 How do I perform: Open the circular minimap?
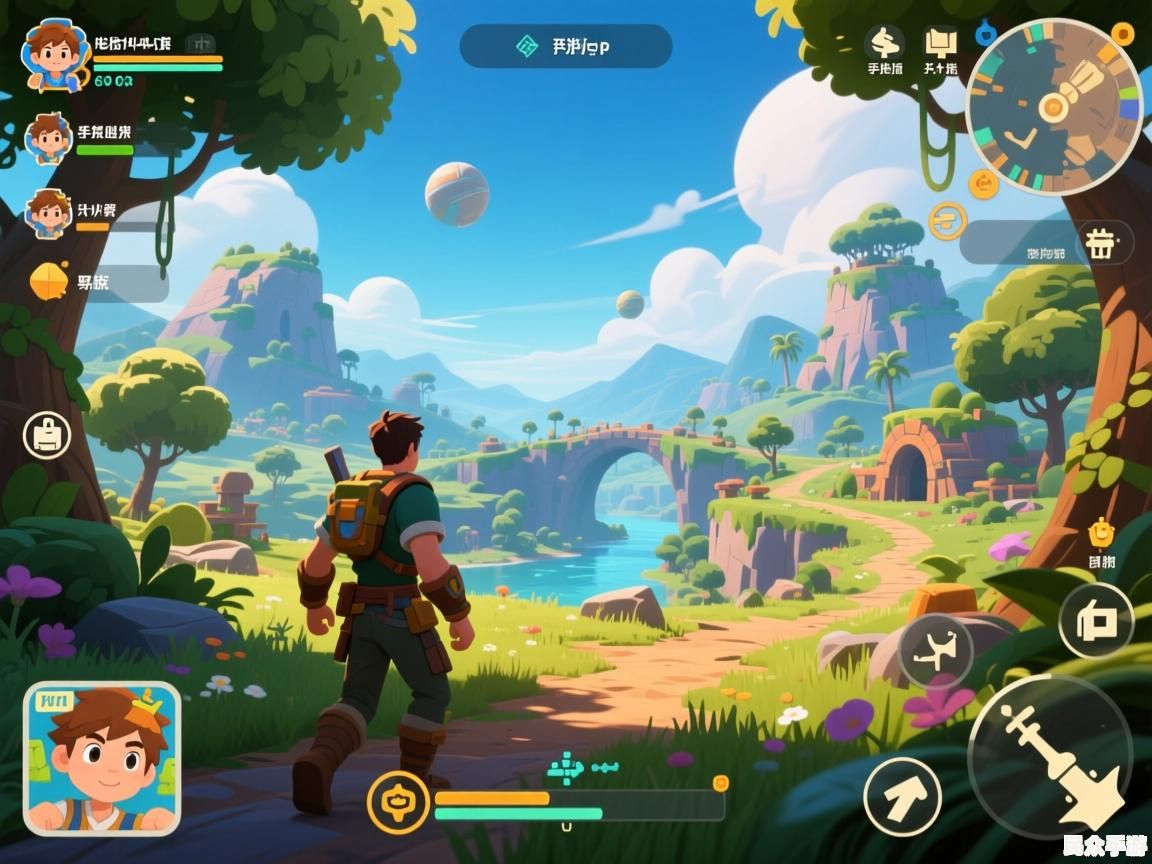1053,107
